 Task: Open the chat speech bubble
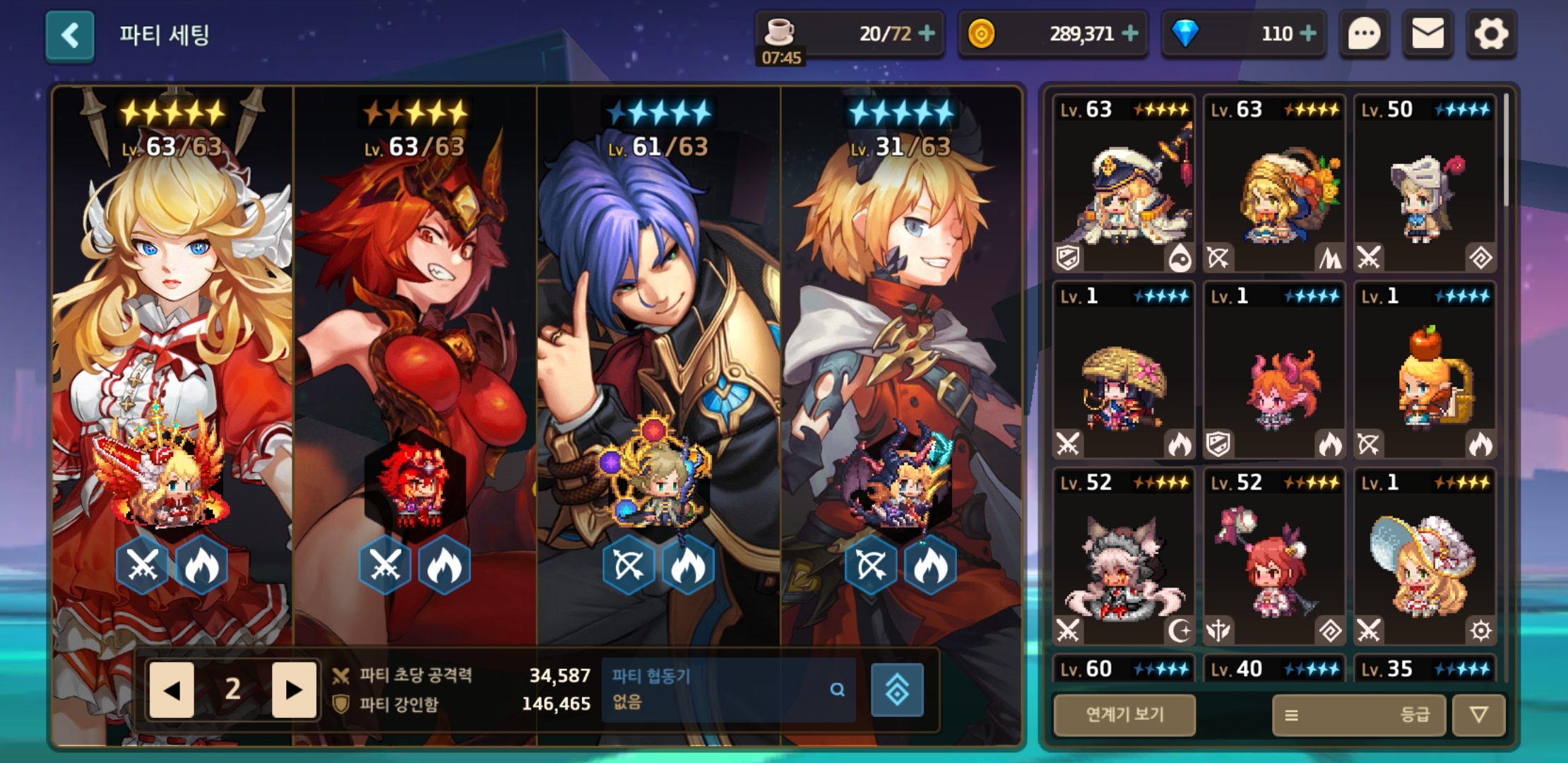point(1364,34)
